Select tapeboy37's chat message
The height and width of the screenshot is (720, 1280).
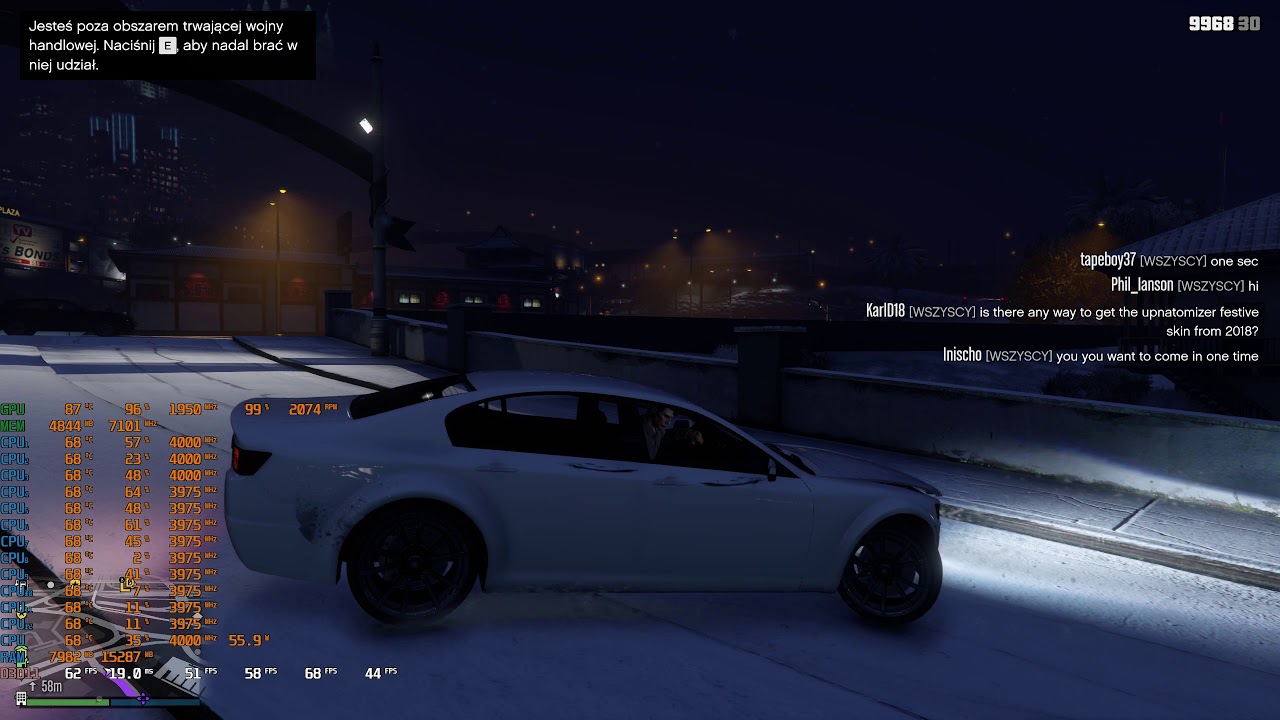pyautogui.click(x=1169, y=260)
